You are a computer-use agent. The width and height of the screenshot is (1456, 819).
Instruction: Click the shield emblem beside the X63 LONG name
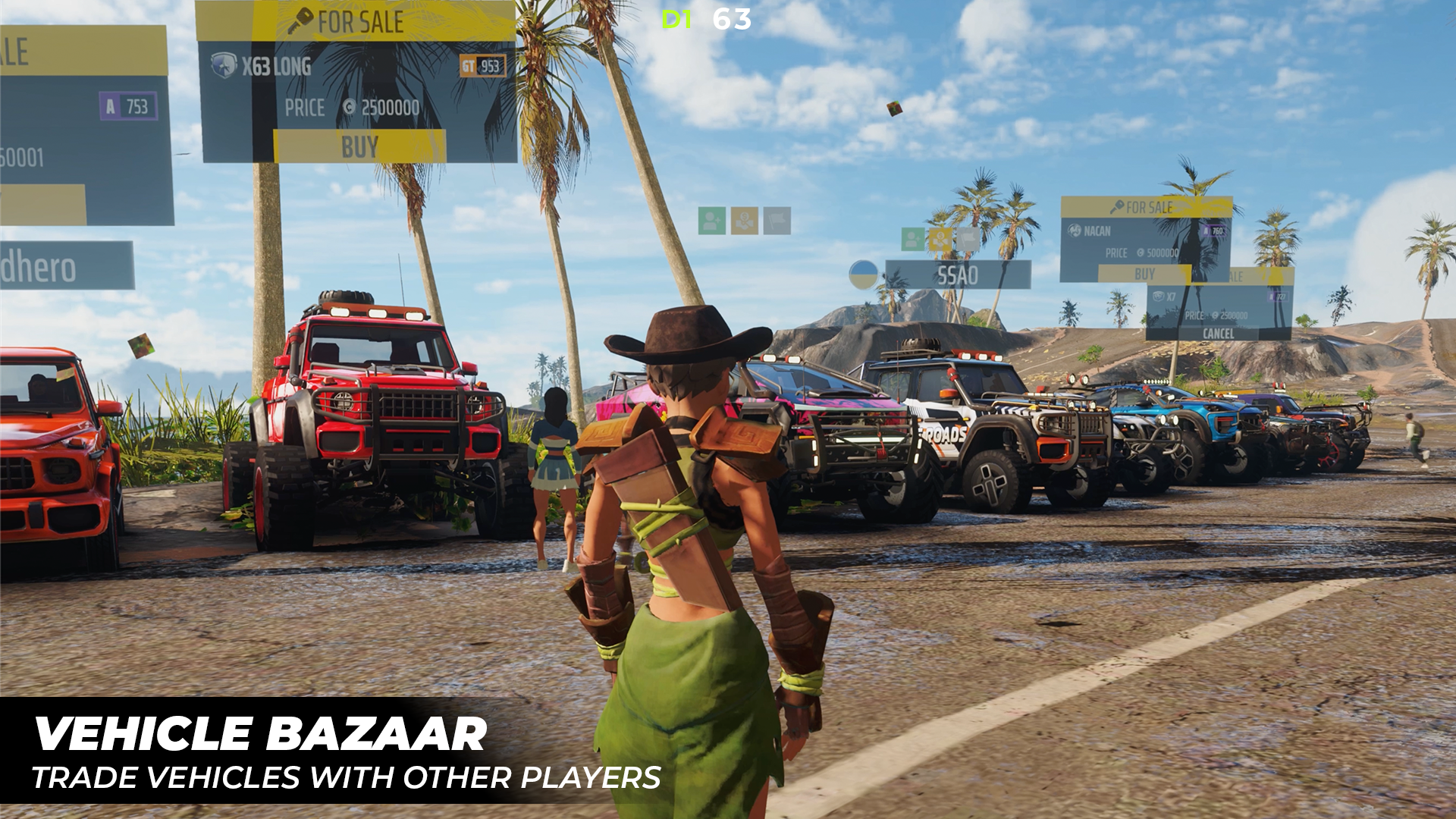[224, 64]
